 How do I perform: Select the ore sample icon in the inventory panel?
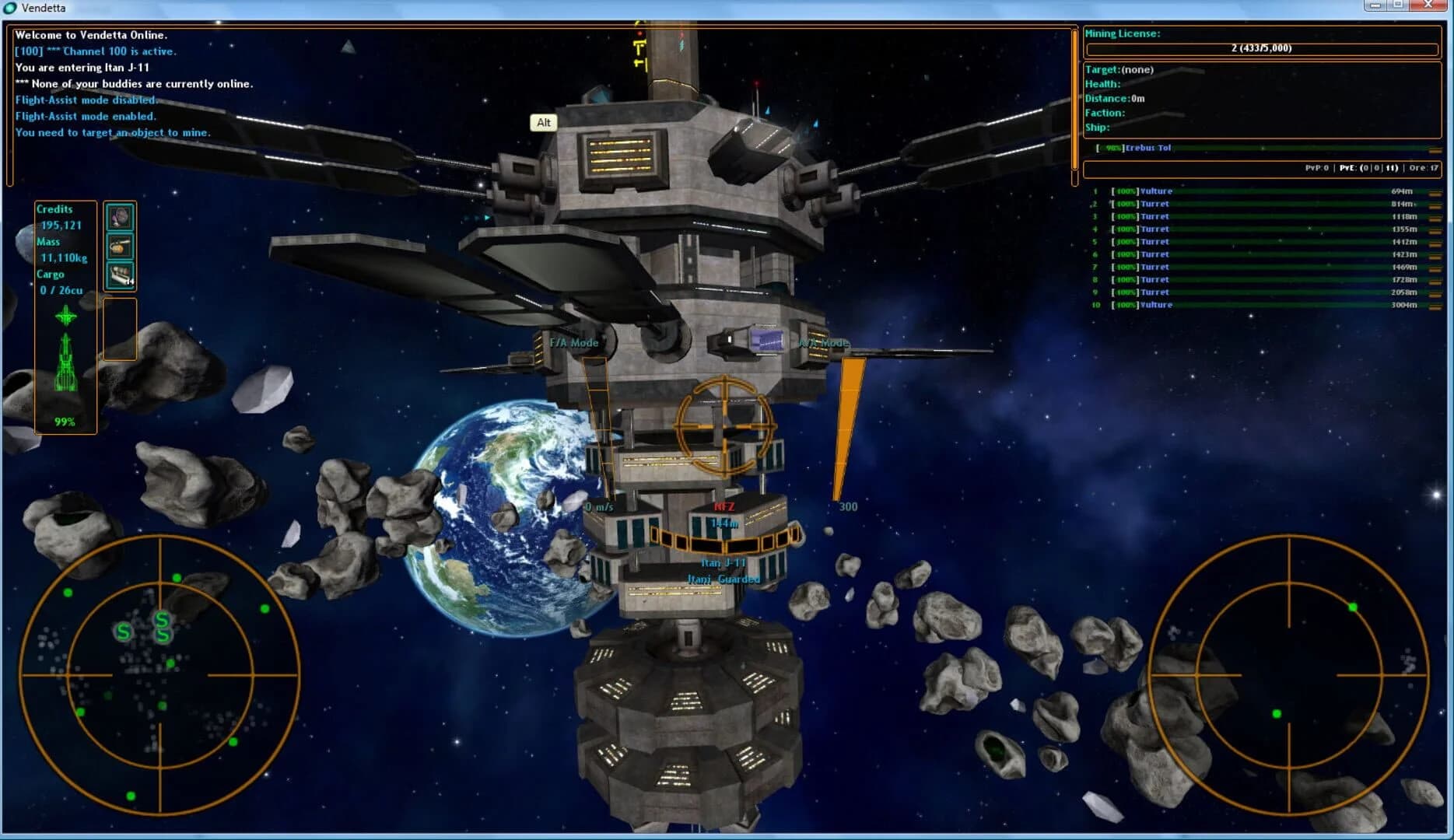tap(121, 218)
